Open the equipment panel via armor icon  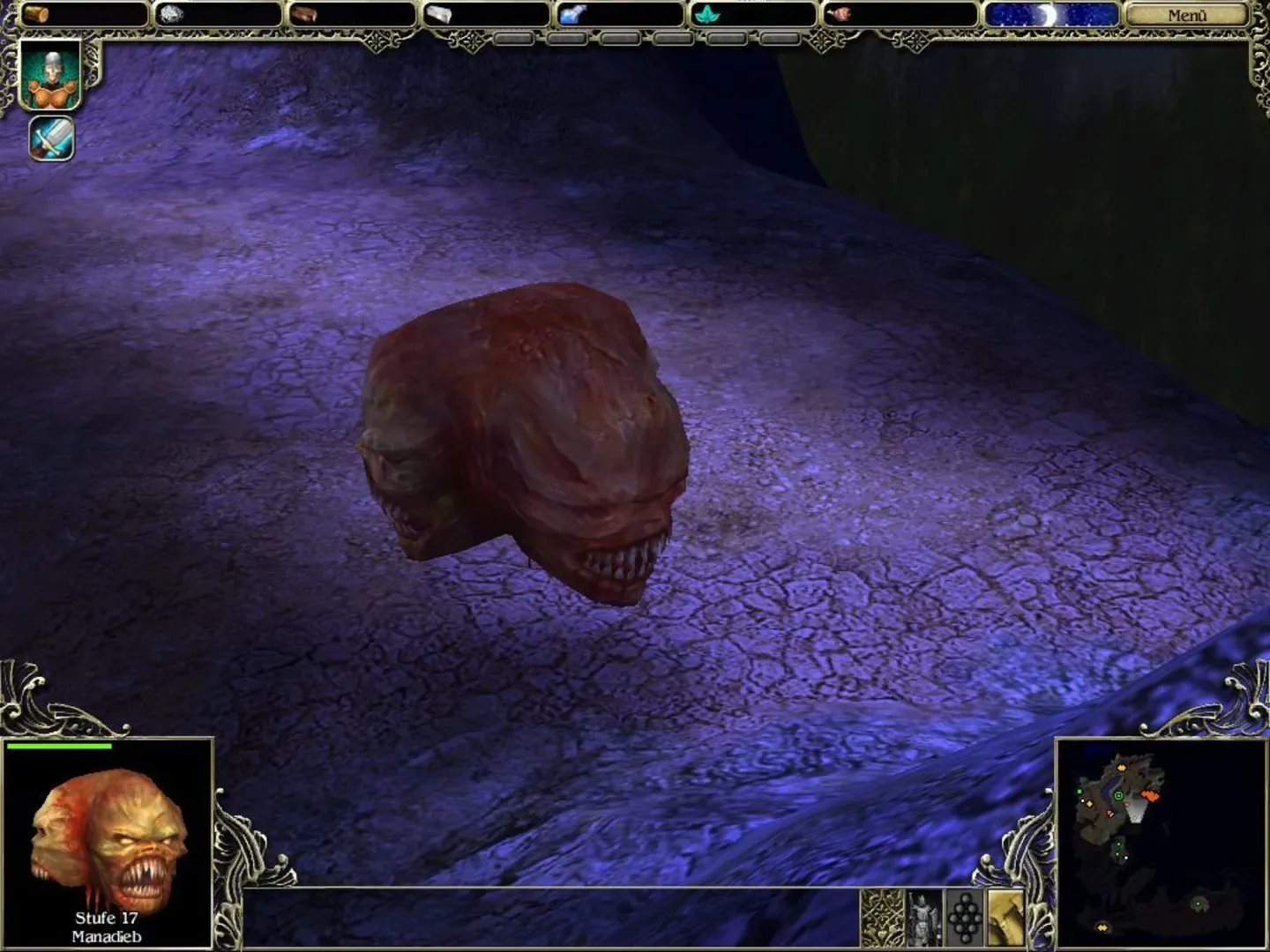coord(922,917)
